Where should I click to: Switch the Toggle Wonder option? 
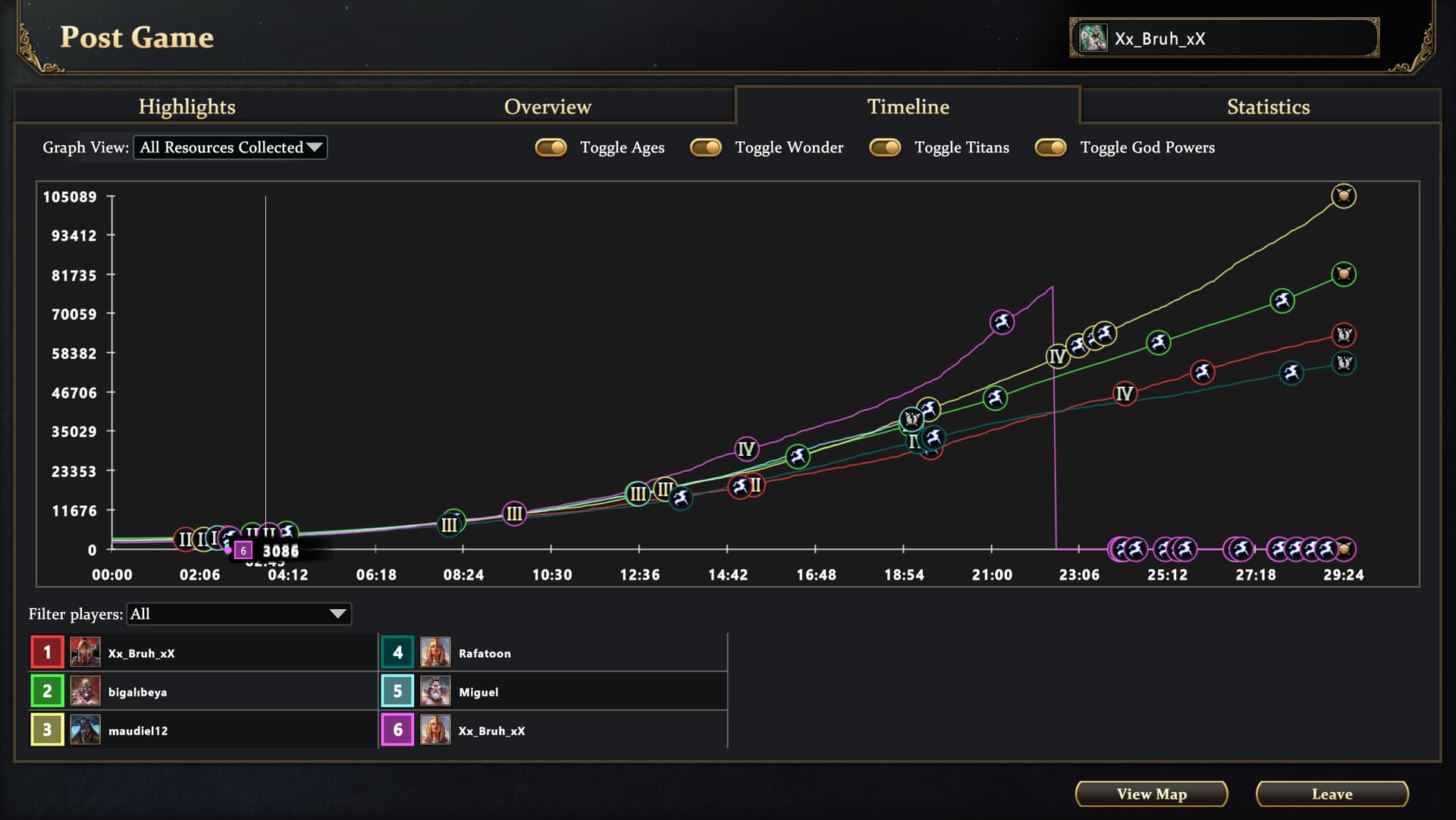click(706, 147)
